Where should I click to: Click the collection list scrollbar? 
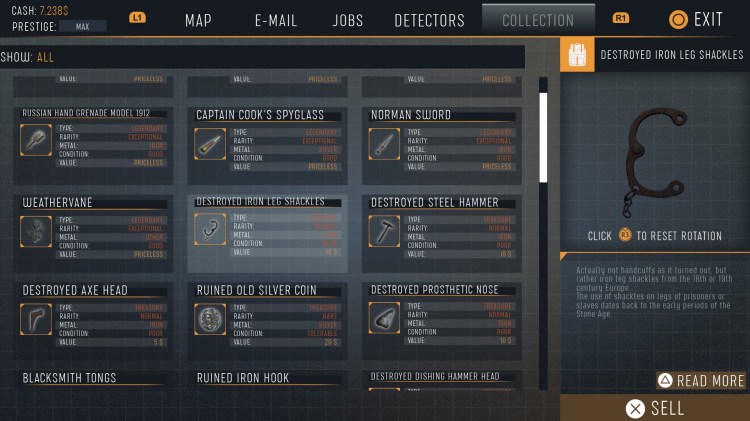[544, 137]
